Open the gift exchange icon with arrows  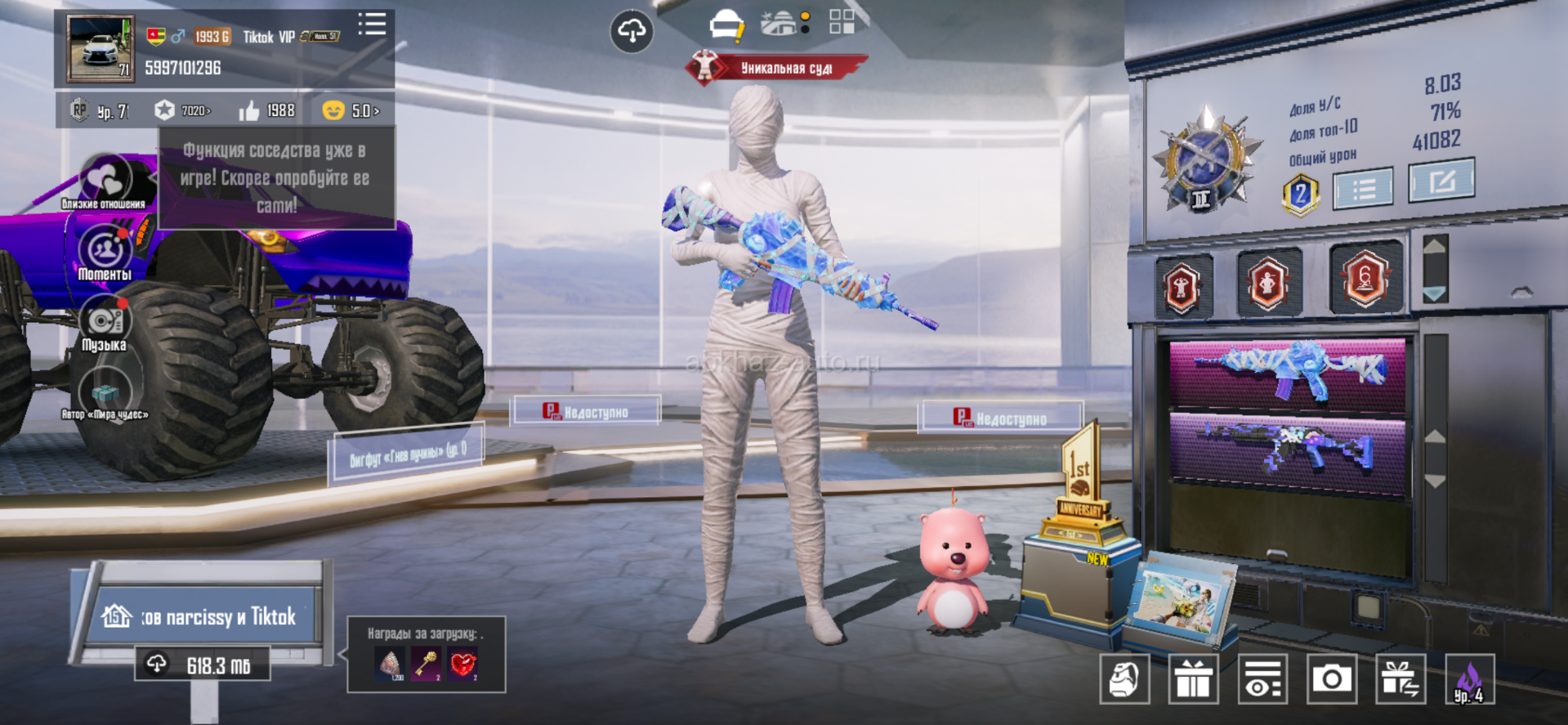tap(1400, 679)
